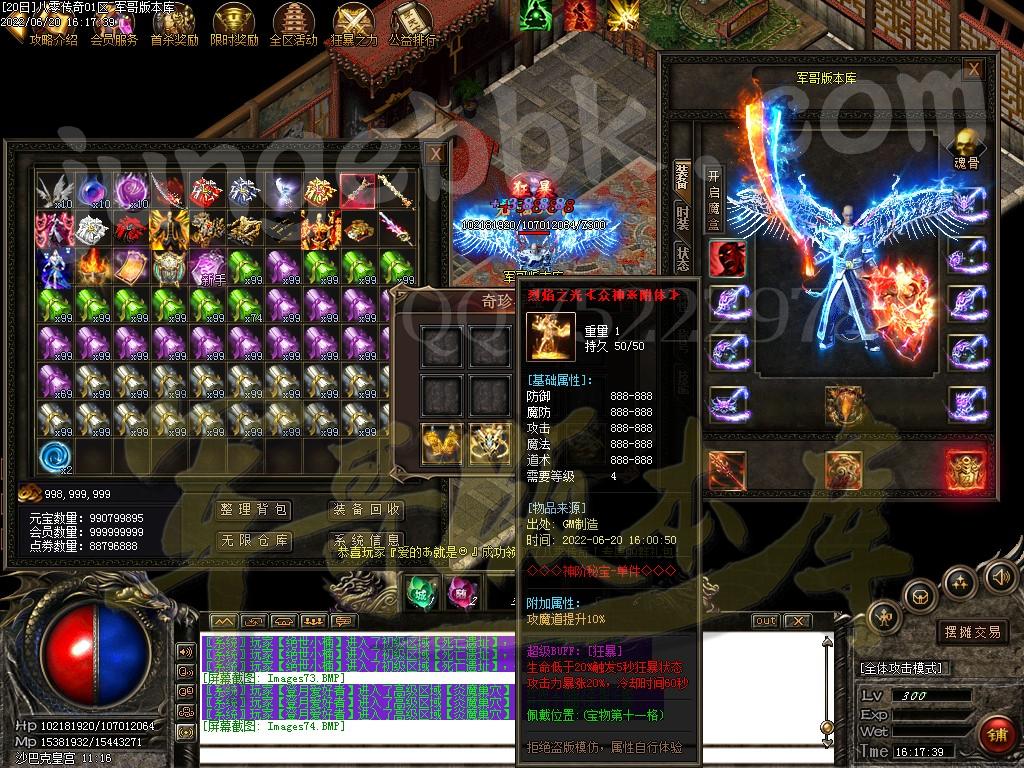
Task: Click the 开启魔盒 open magic box button
Action: point(714,199)
